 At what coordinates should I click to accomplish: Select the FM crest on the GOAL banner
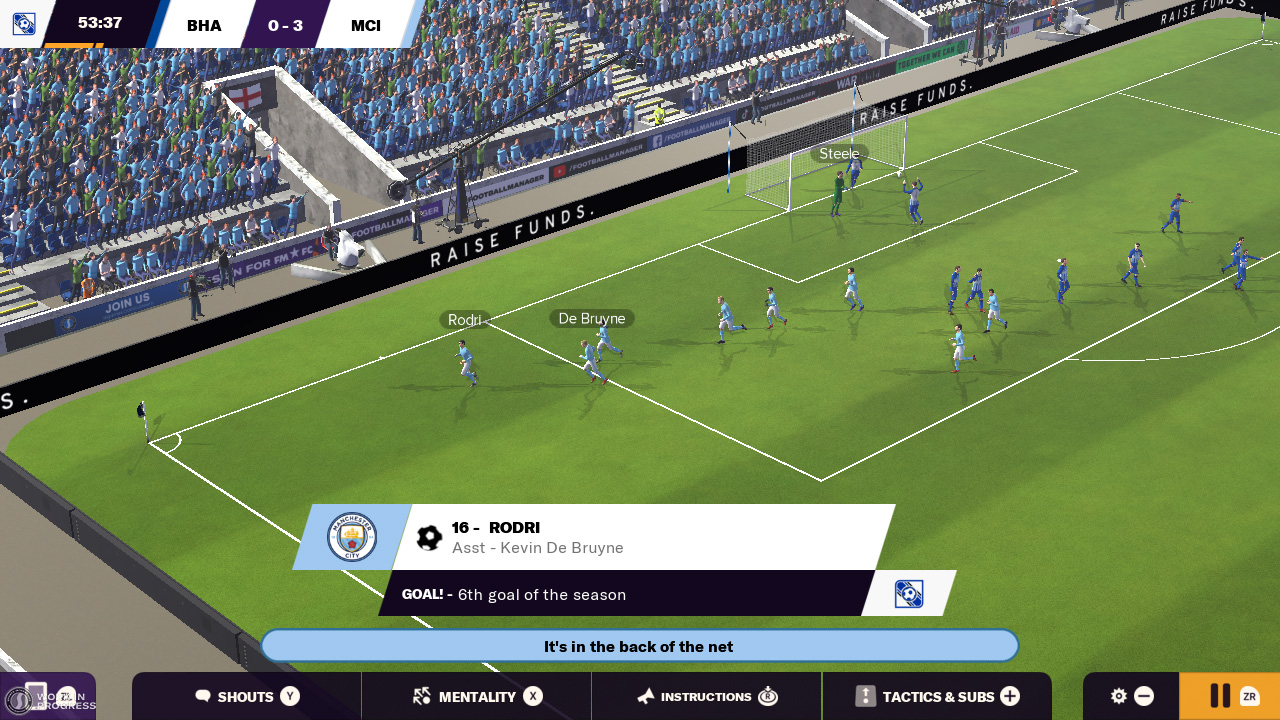[908, 592]
